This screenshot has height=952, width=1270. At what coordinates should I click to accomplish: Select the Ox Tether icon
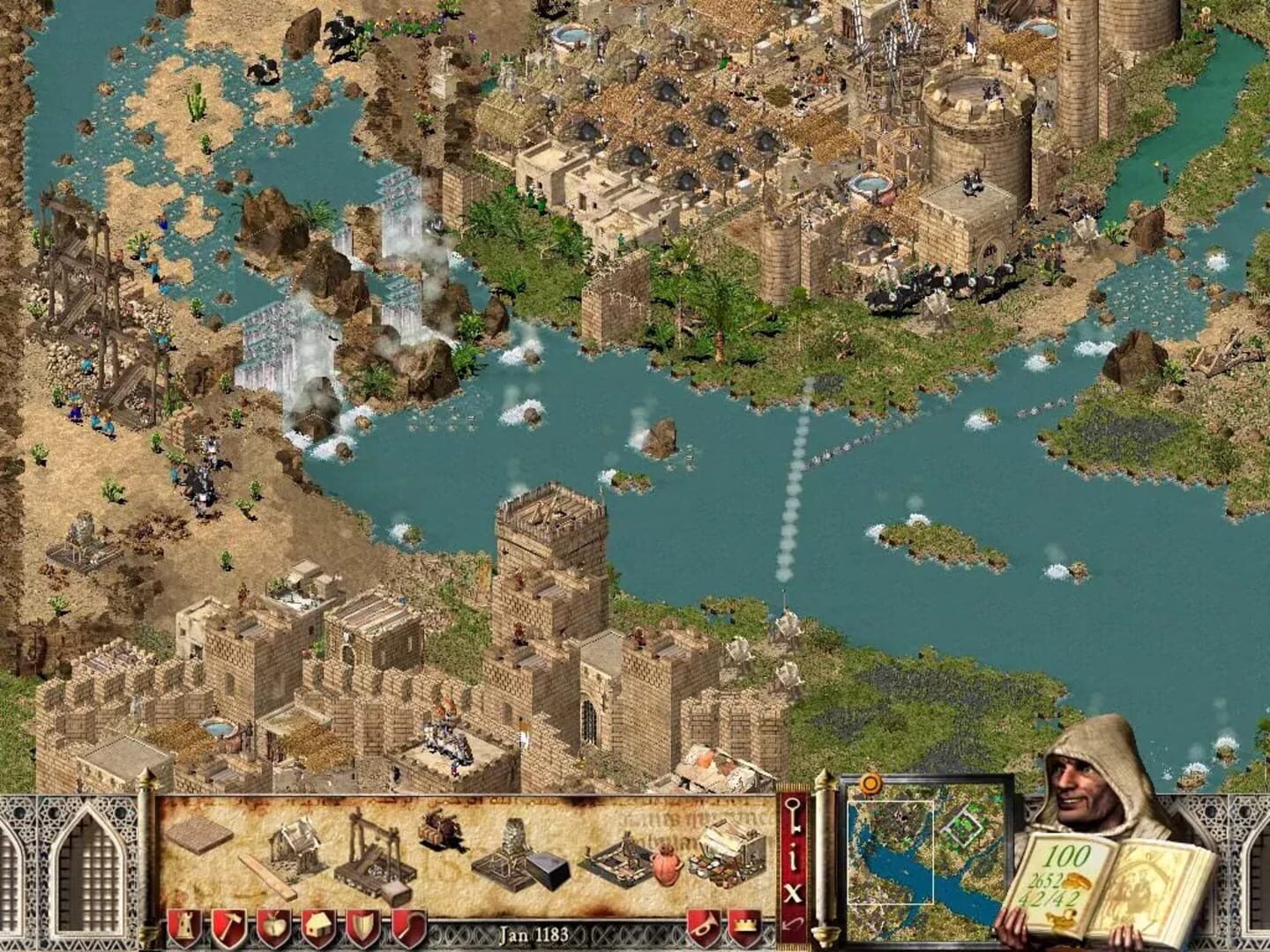[x=441, y=833]
